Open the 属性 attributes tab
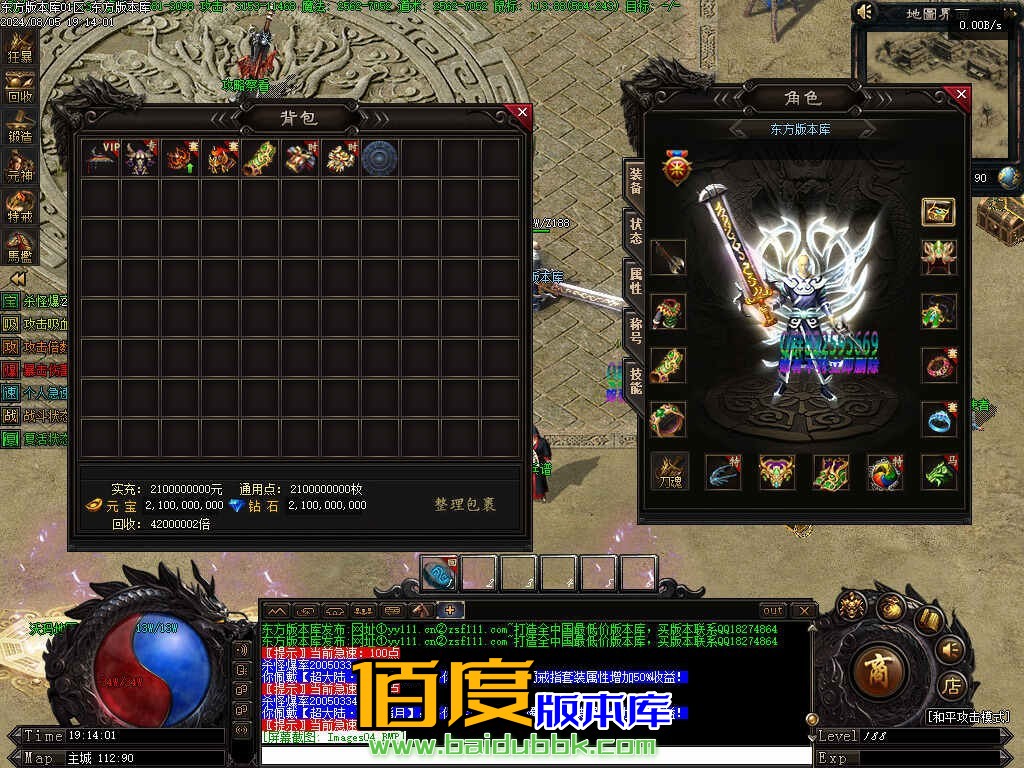Viewport: 1024px width, 768px height. pos(635,281)
